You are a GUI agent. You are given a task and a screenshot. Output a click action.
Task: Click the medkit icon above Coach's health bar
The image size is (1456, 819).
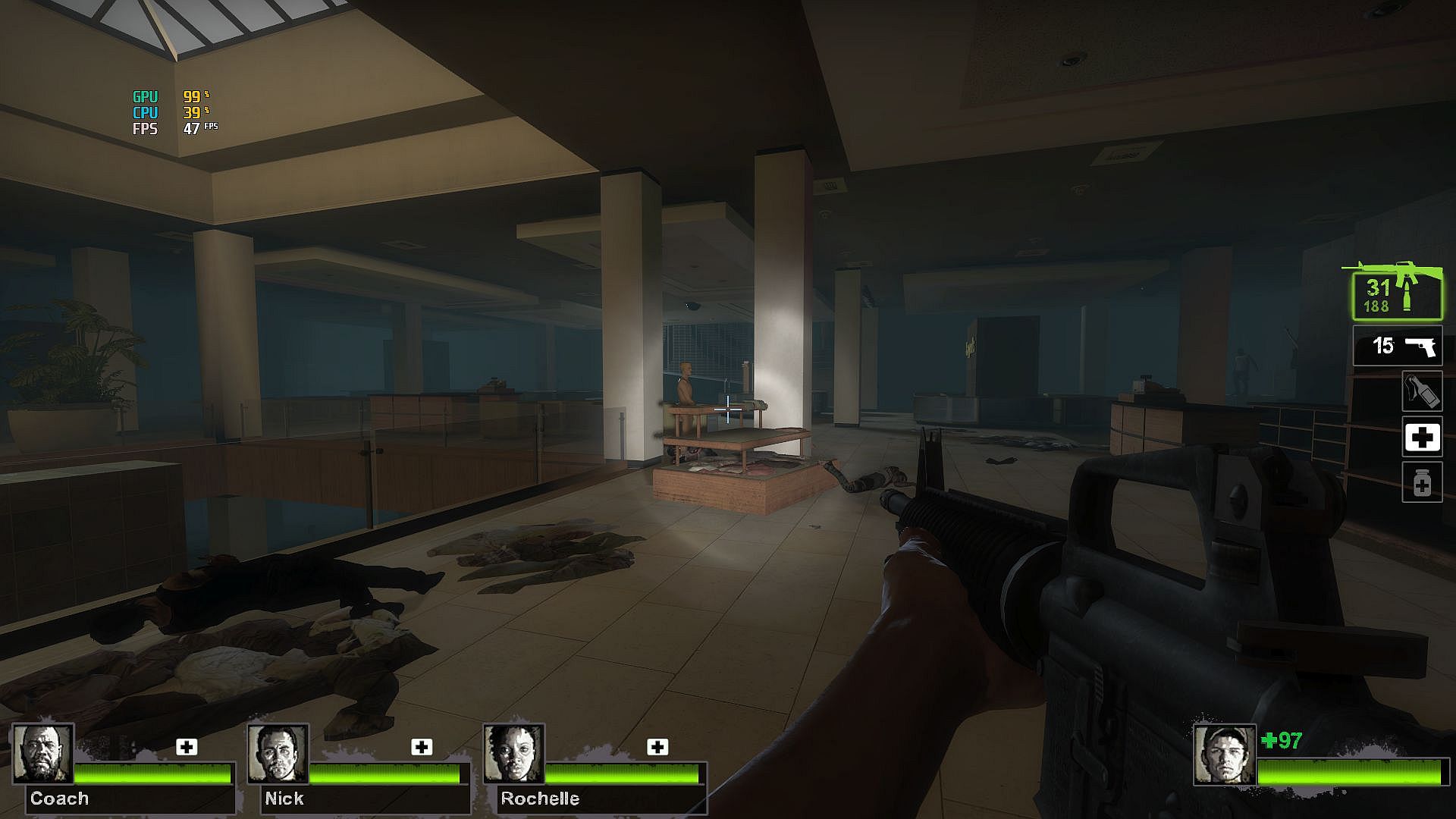coord(187,747)
